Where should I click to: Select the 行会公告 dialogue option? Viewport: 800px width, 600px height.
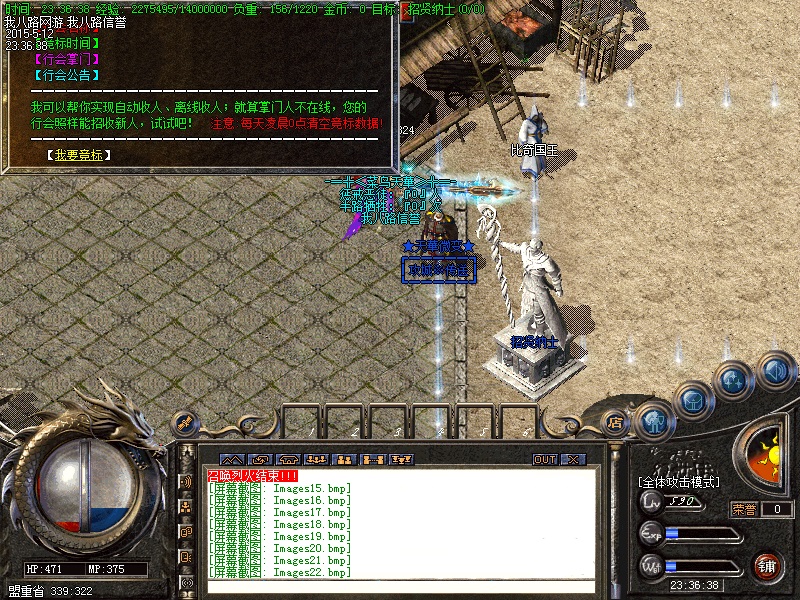click(67, 75)
